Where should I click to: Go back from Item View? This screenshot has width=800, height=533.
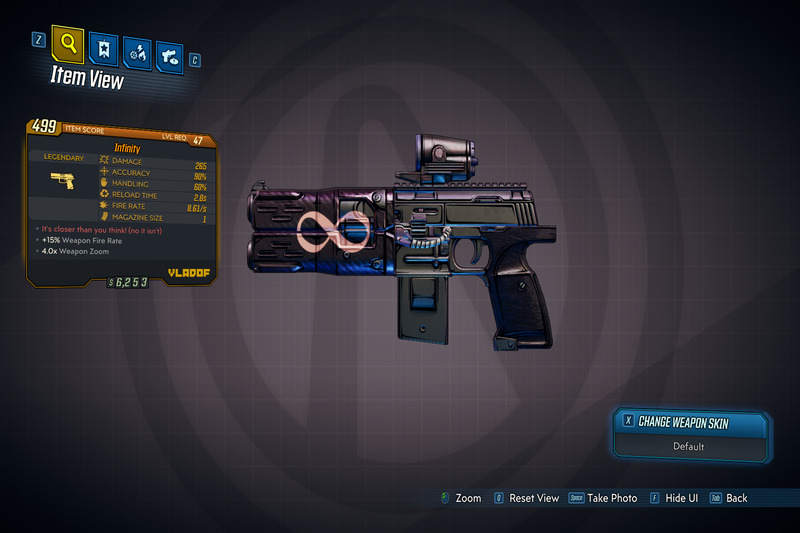(736, 498)
